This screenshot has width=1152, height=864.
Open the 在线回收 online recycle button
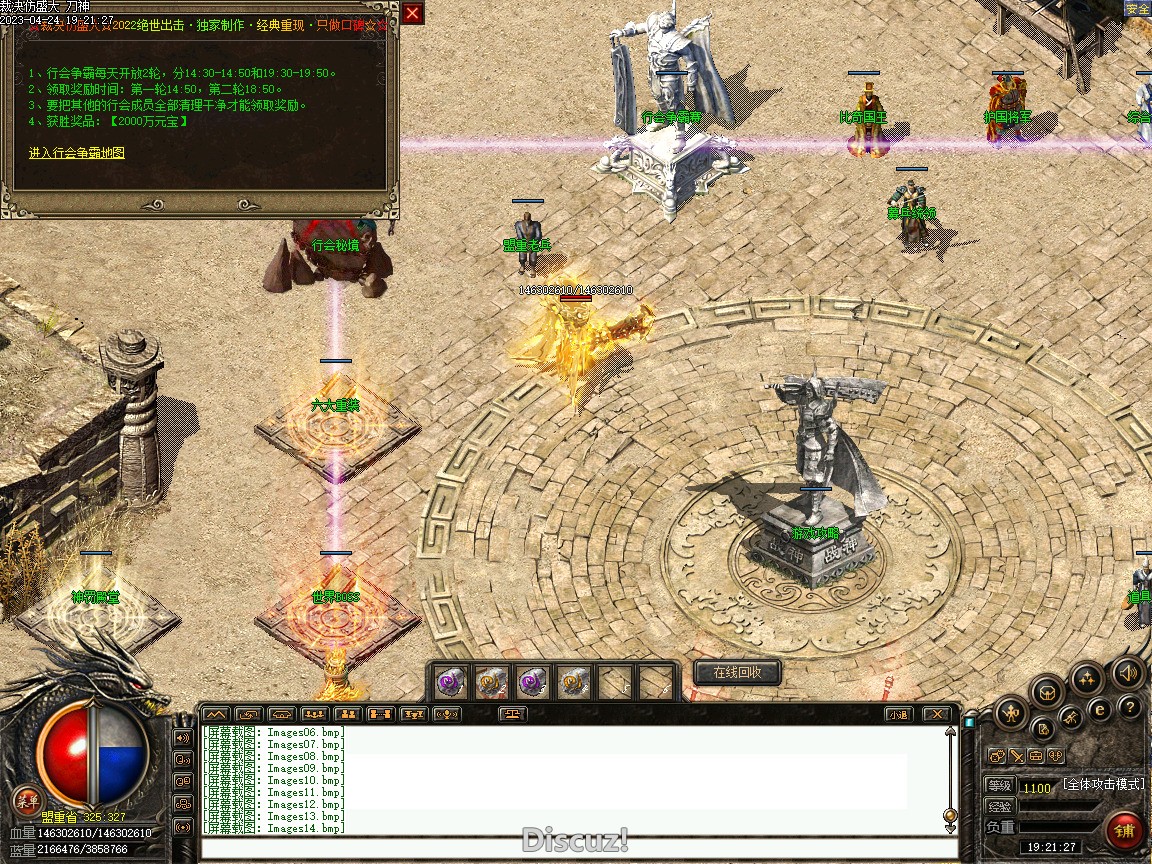(x=737, y=673)
